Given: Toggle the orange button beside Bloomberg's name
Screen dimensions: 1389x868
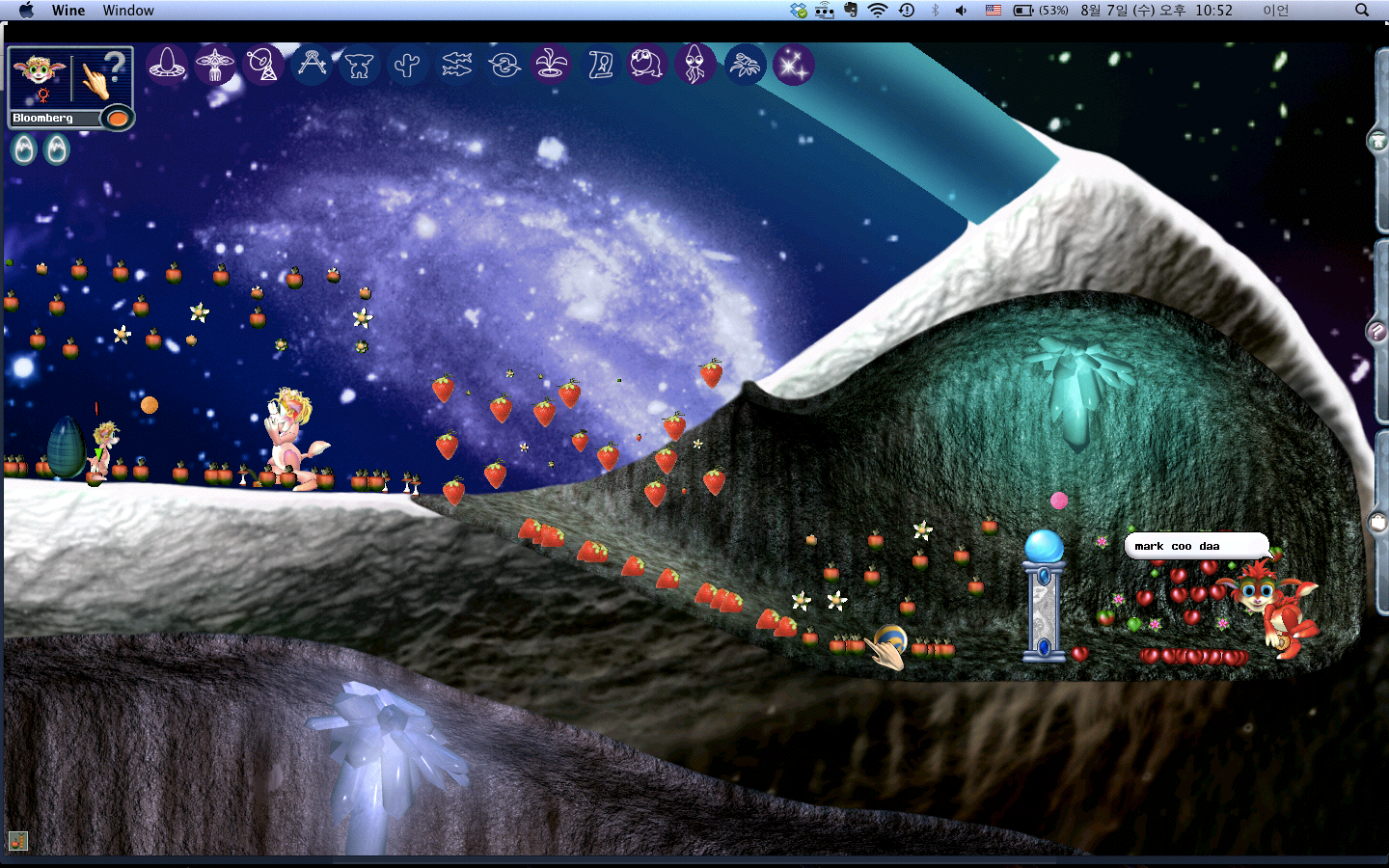Looking at the screenshot, I should 117,119.
